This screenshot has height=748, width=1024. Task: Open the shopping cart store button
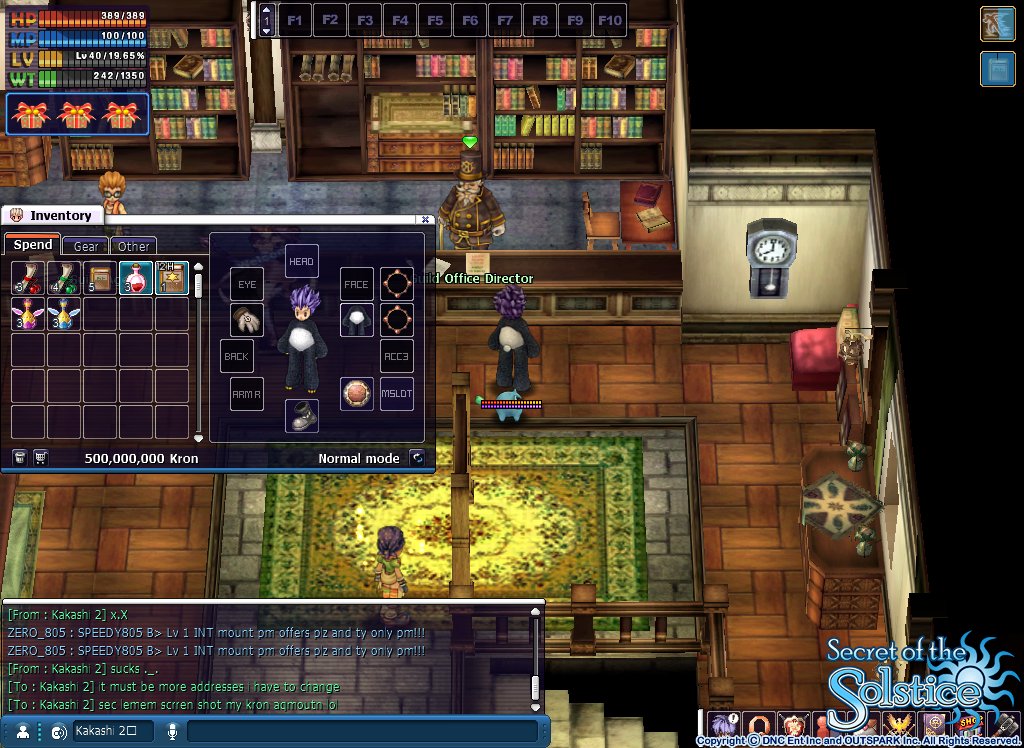tap(41, 457)
